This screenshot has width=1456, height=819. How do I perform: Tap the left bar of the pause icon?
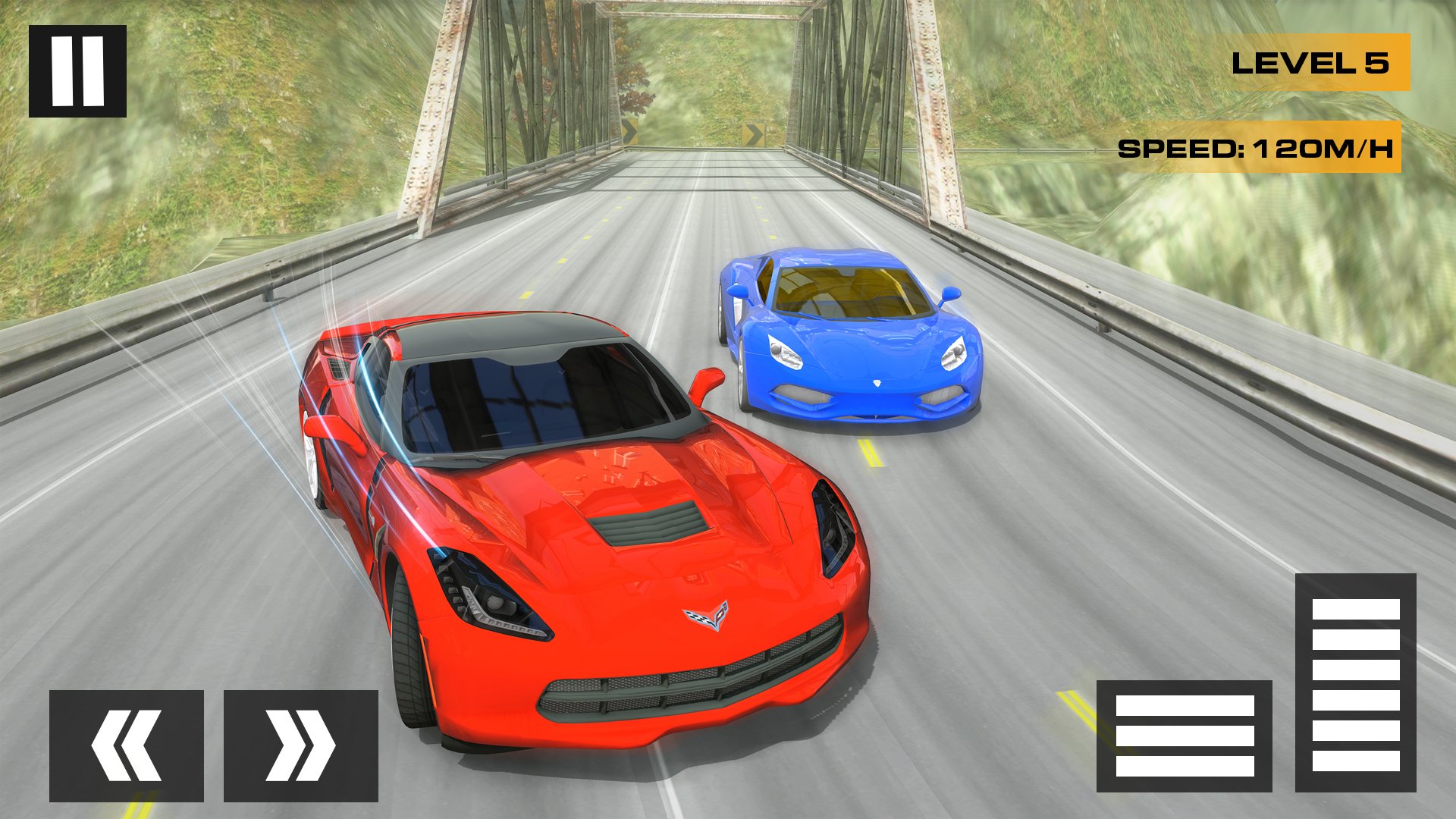[x=61, y=72]
